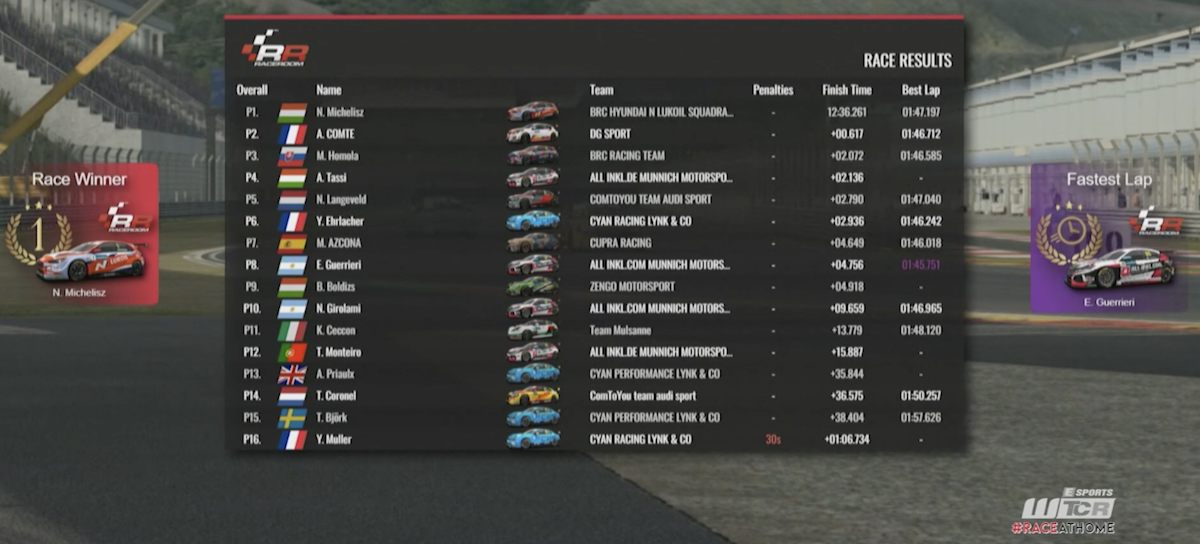The height and width of the screenshot is (544, 1200).
Task: Open the Race Winner card
Action: coord(79,234)
